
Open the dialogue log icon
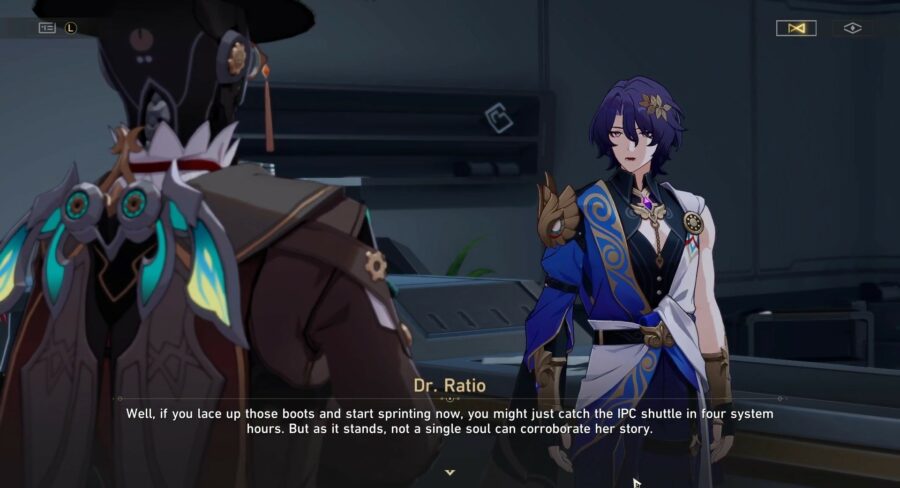click(47, 28)
